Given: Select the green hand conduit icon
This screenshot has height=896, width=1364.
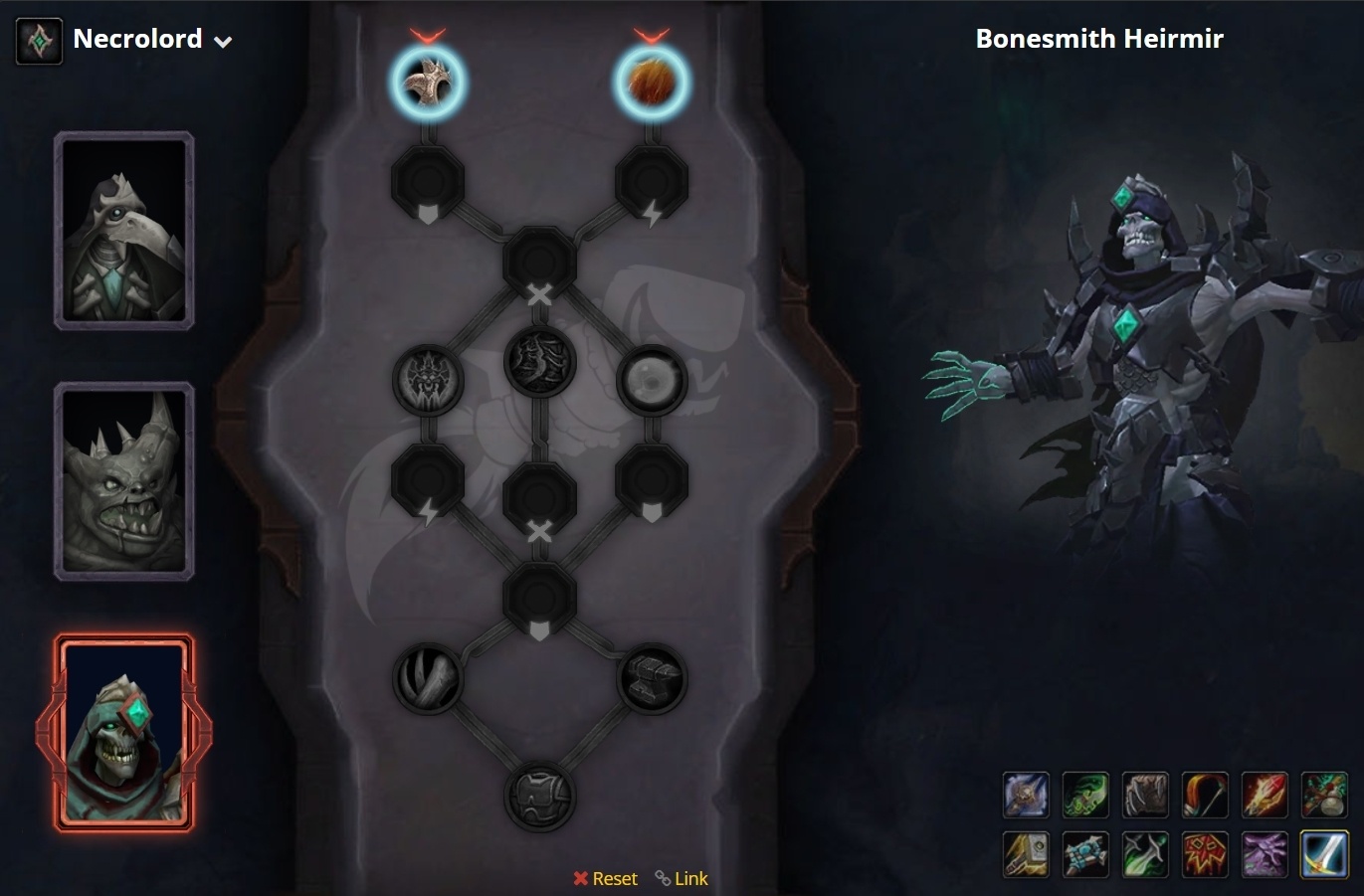Looking at the screenshot, I should tap(1085, 795).
